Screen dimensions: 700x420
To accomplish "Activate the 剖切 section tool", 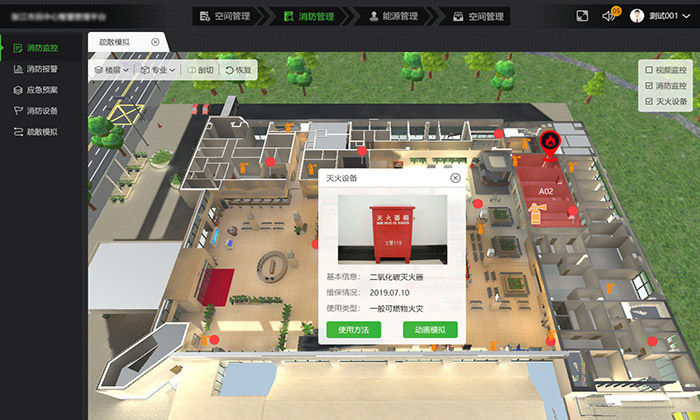I will pyautogui.click(x=200, y=71).
